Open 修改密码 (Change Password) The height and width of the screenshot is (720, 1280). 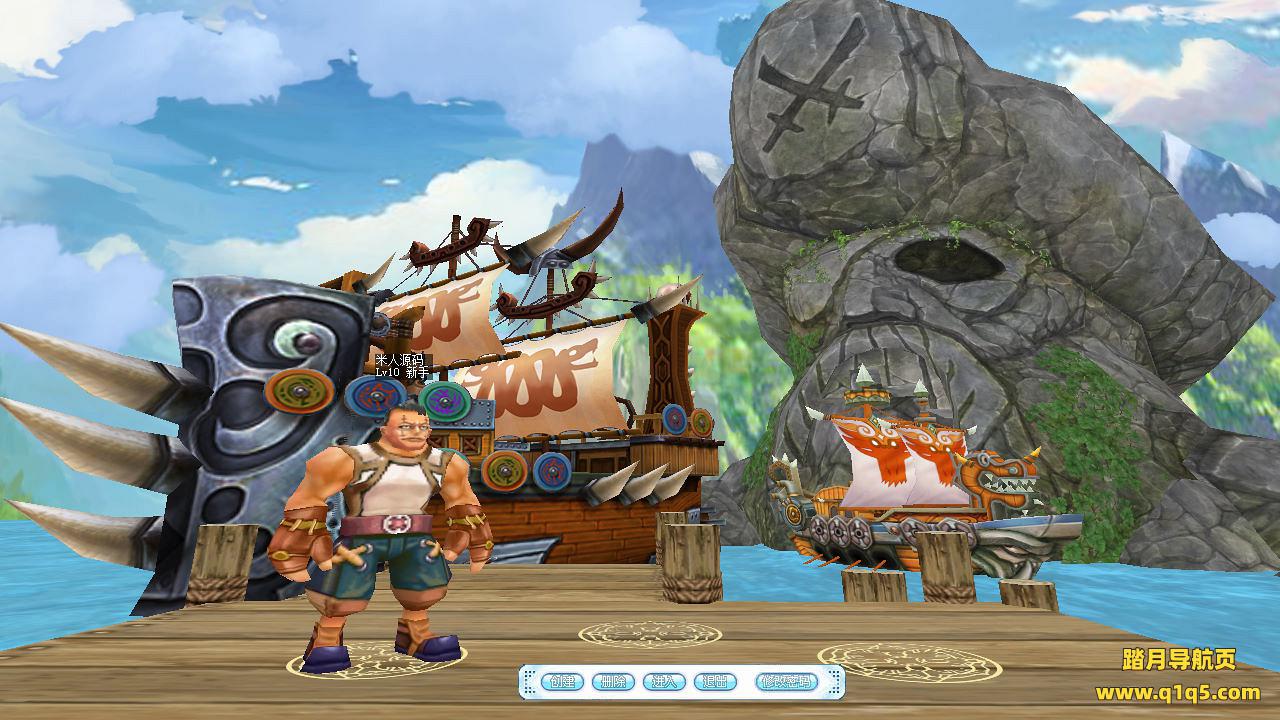coord(784,682)
